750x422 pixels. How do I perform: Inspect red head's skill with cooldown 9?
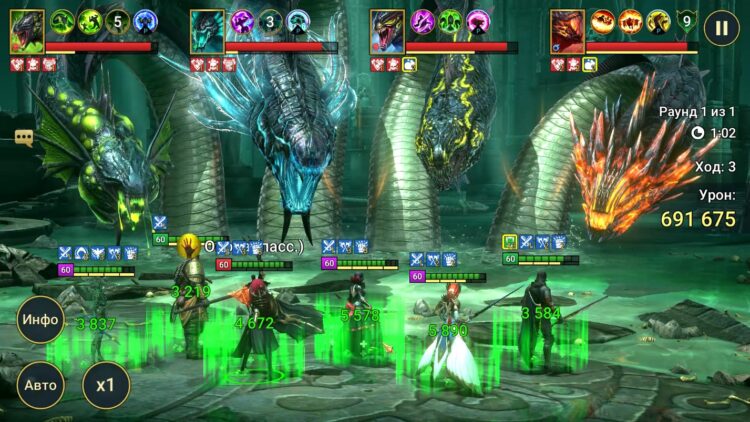pyautogui.click(x=686, y=20)
